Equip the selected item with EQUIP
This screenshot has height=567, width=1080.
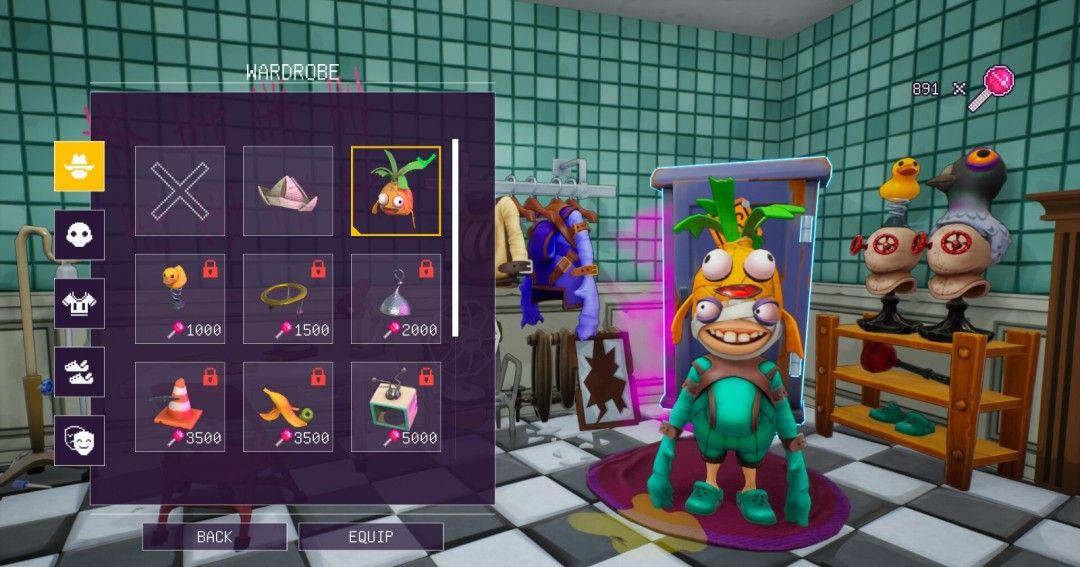tap(371, 537)
